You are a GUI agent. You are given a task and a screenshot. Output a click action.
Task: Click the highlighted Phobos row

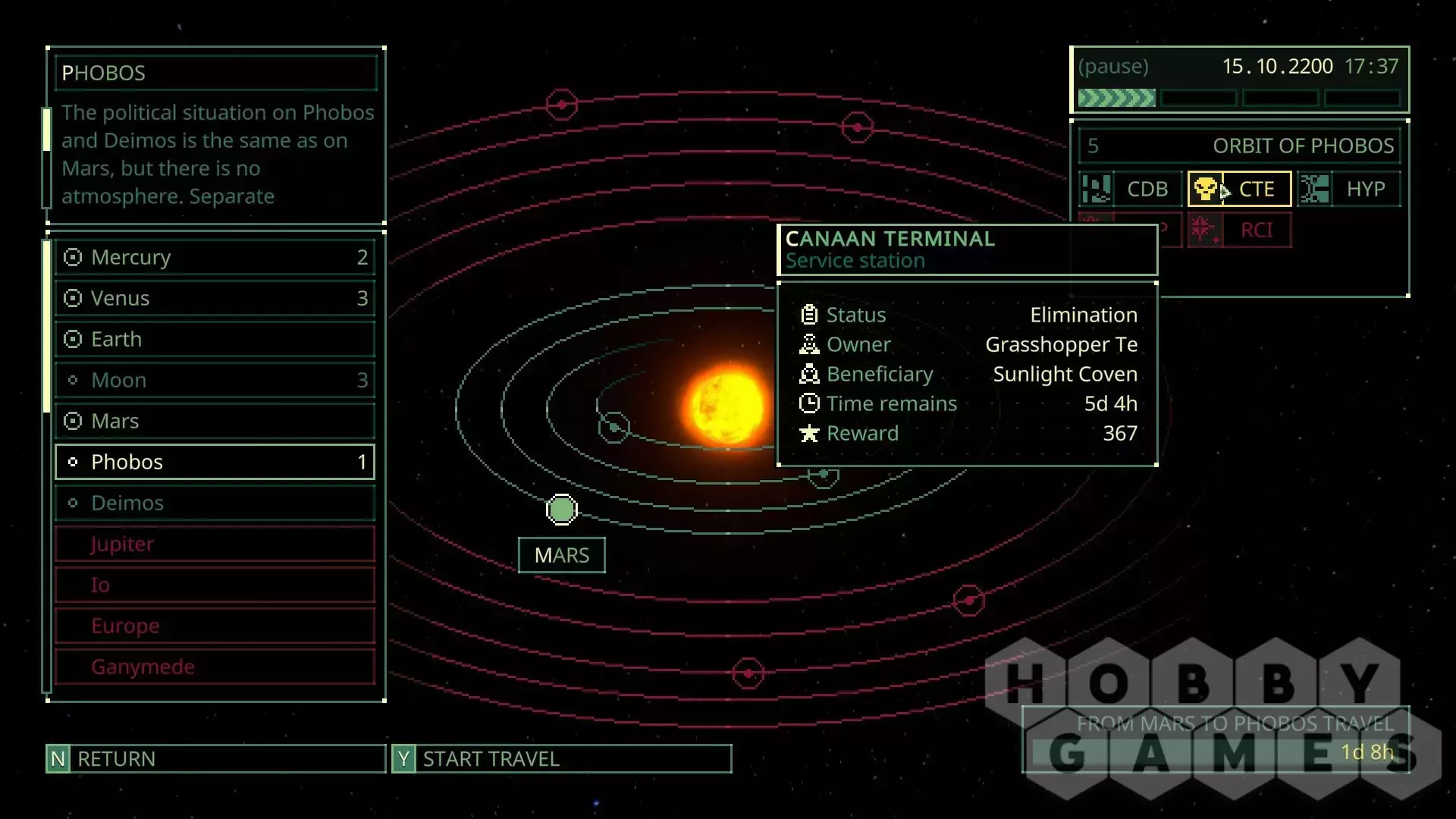point(215,462)
